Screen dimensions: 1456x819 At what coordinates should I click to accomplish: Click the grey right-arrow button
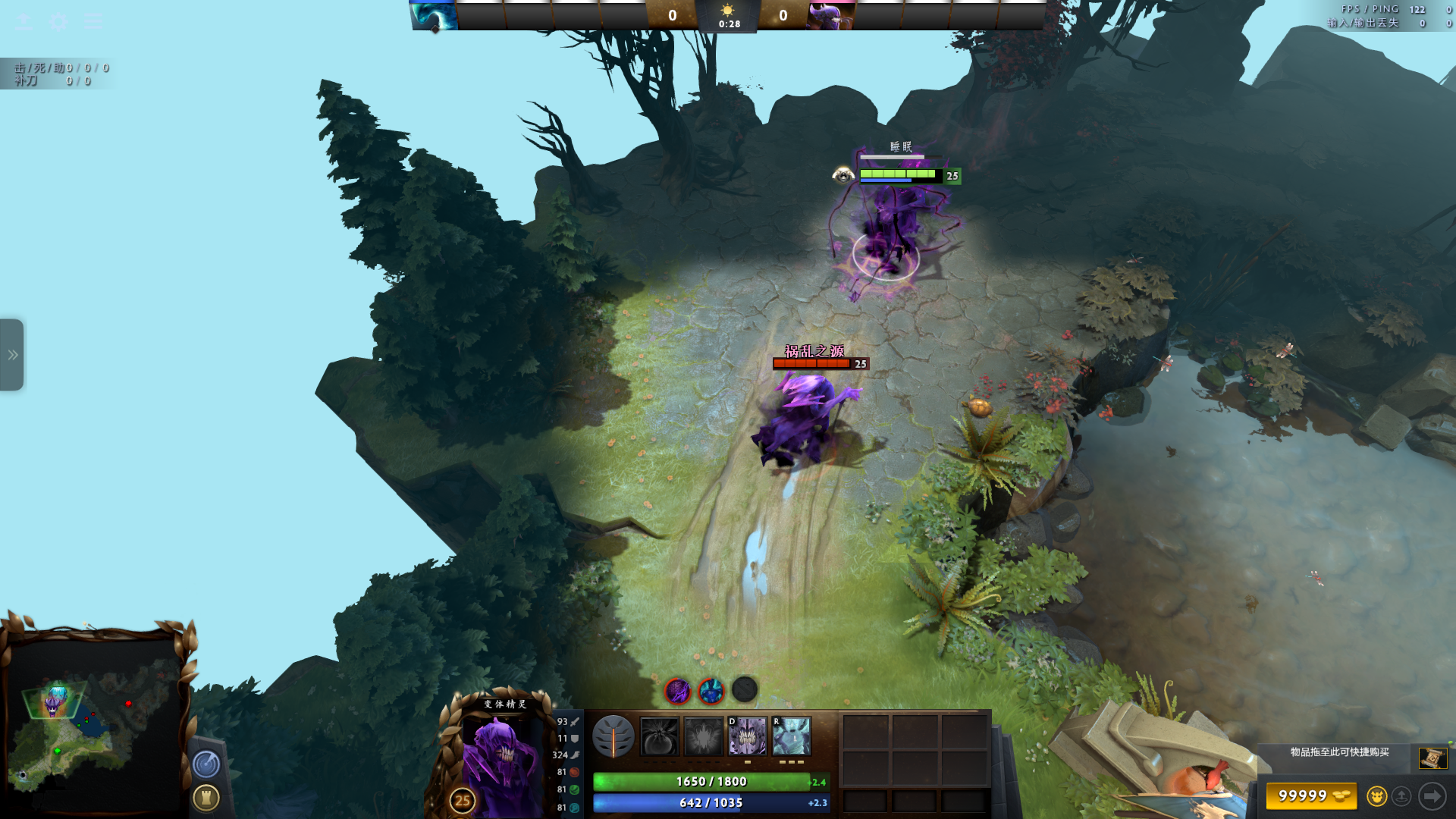1432,796
